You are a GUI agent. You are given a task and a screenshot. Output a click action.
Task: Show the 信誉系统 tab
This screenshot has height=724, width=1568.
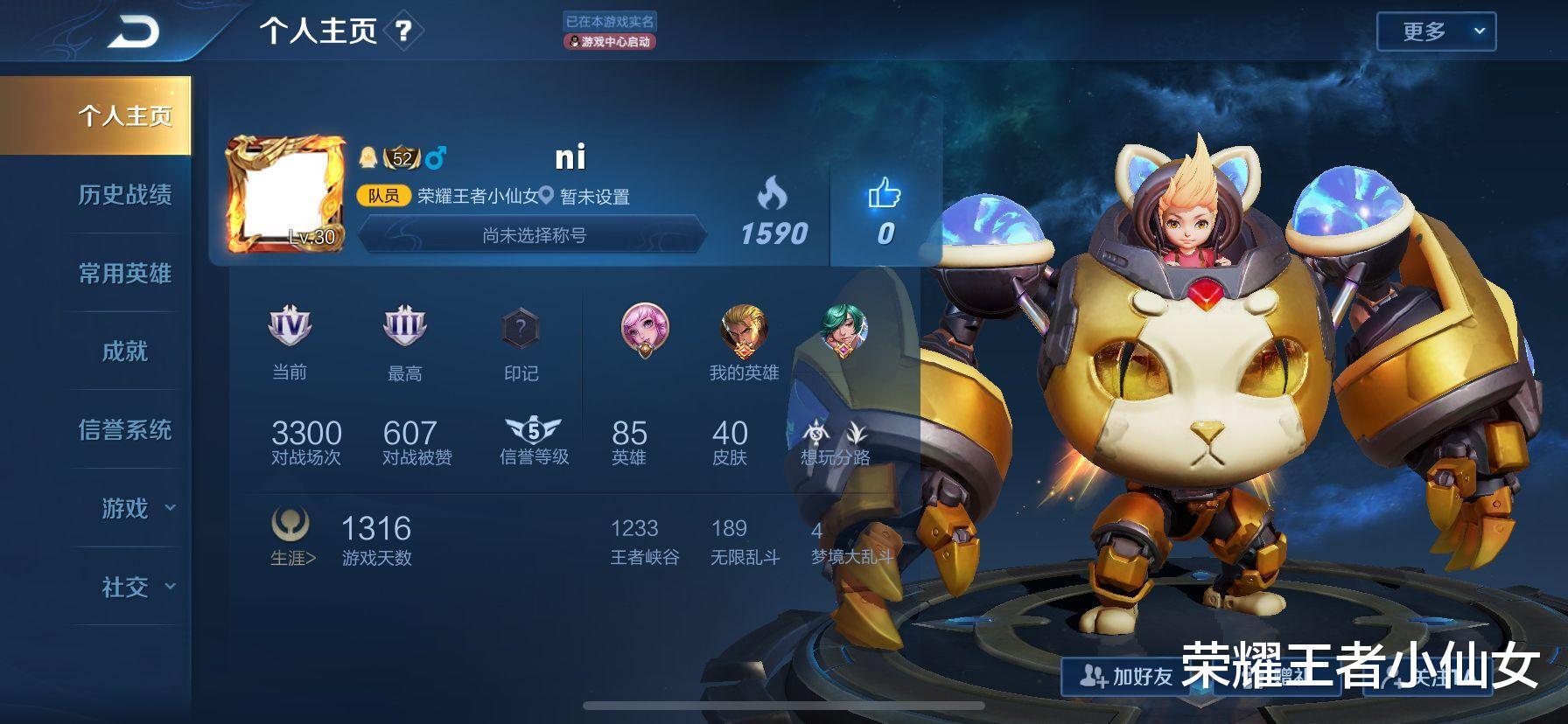click(124, 430)
